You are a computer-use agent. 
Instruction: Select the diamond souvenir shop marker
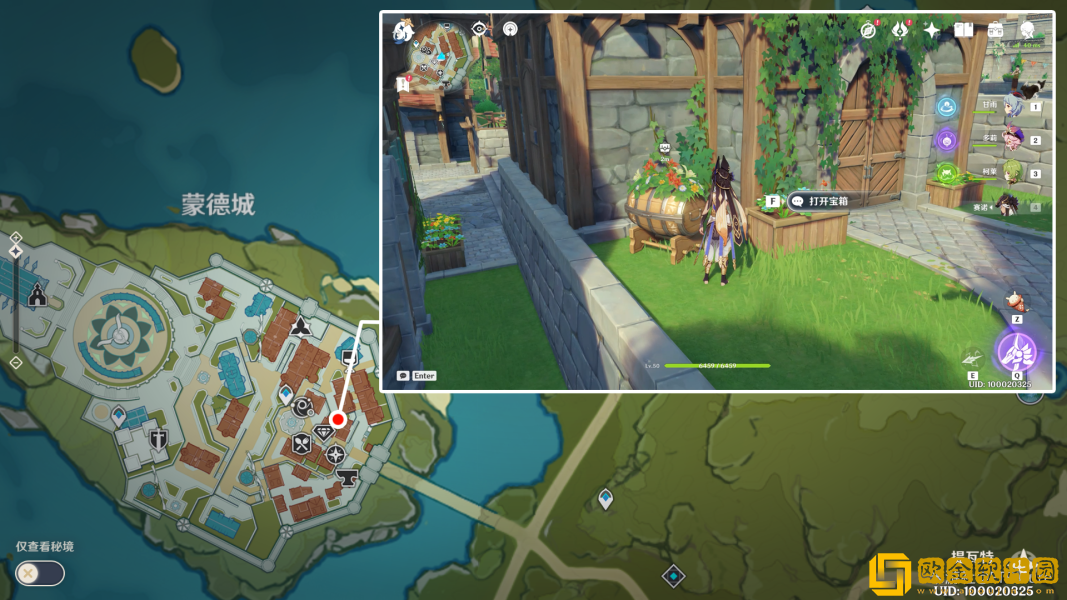coord(324,432)
